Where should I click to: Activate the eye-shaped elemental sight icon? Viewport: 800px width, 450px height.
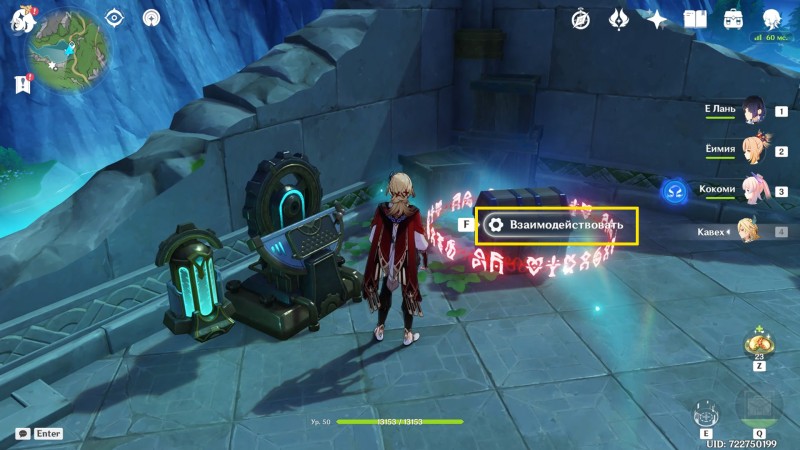(x=114, y=17)
